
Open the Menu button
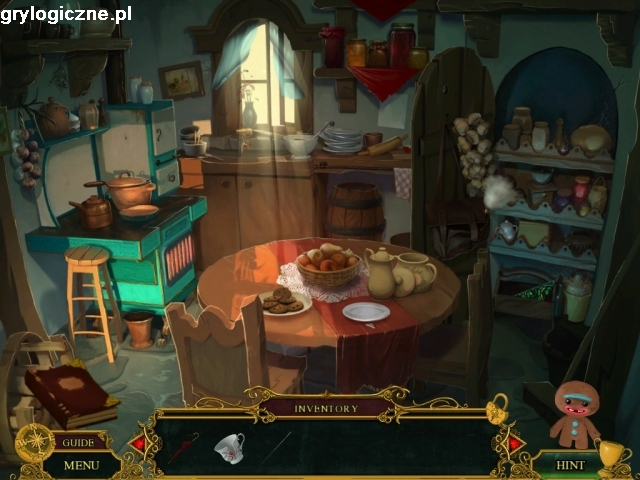(x=82, y=465)
